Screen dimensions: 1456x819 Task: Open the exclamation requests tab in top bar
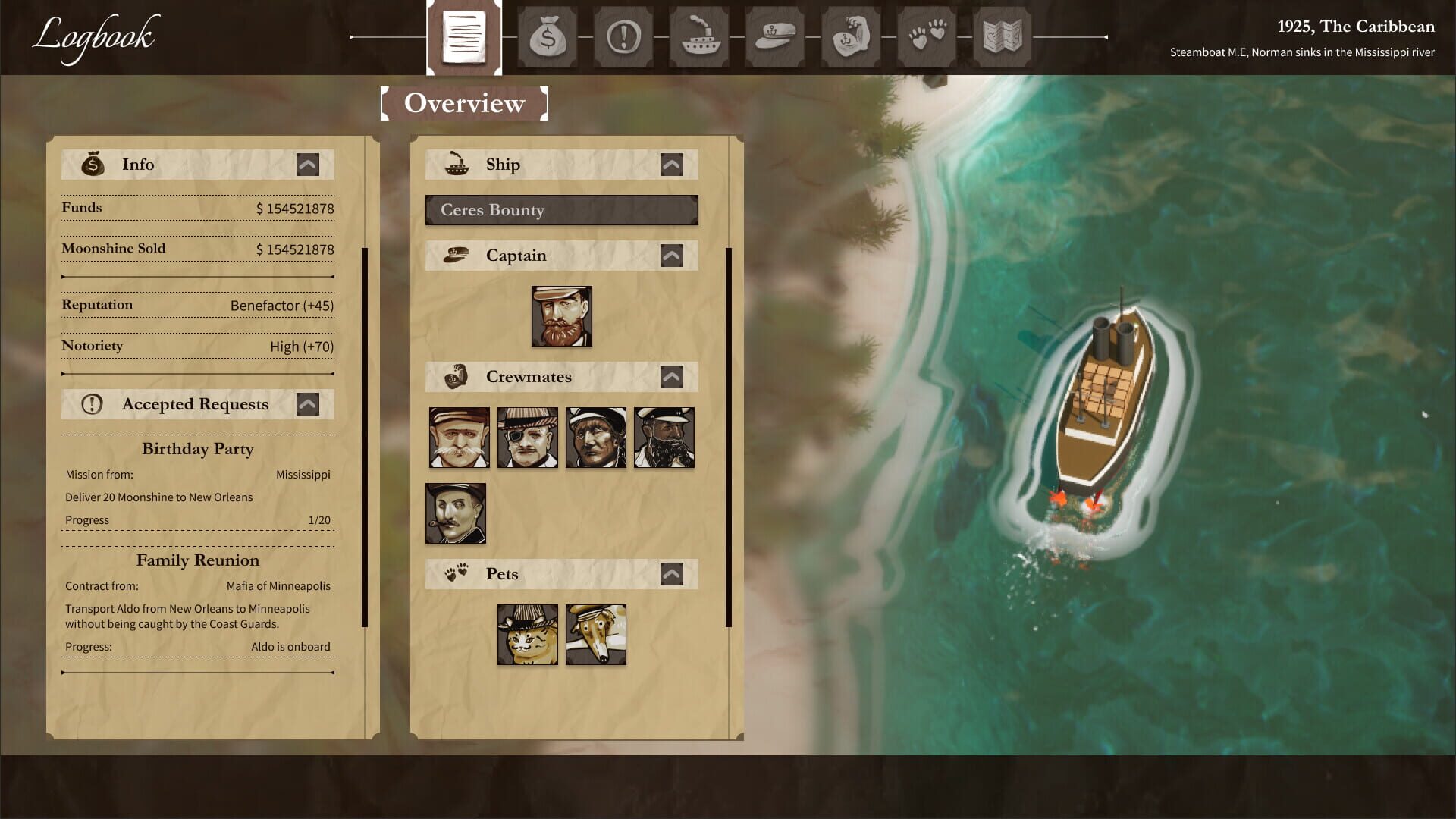coord(623,37)
